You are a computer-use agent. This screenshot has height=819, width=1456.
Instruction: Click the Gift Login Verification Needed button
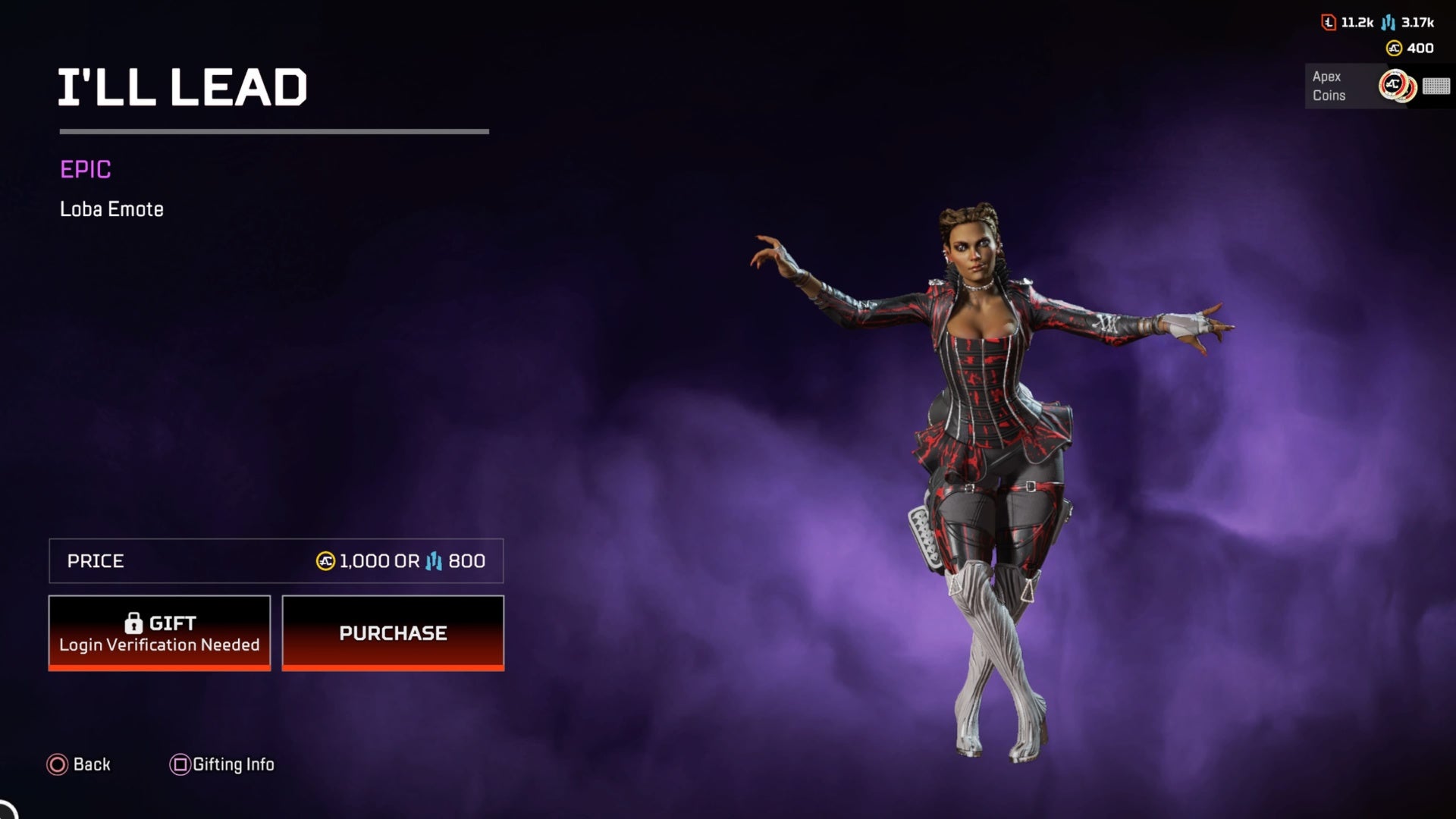[x=159, y=632]
